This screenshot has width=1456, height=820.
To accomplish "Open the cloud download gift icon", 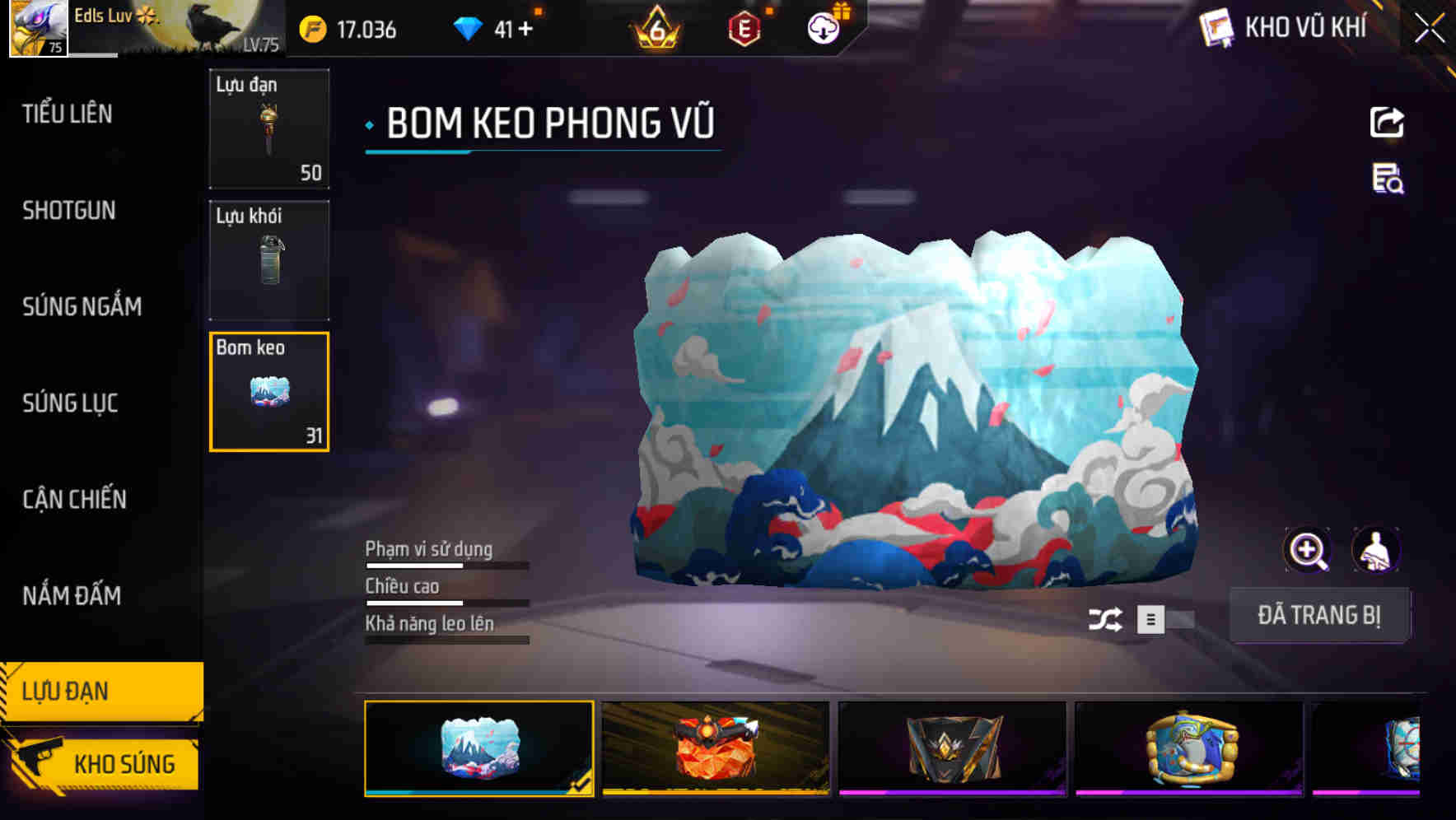I will pyautogui.click(x=823, y=27).
